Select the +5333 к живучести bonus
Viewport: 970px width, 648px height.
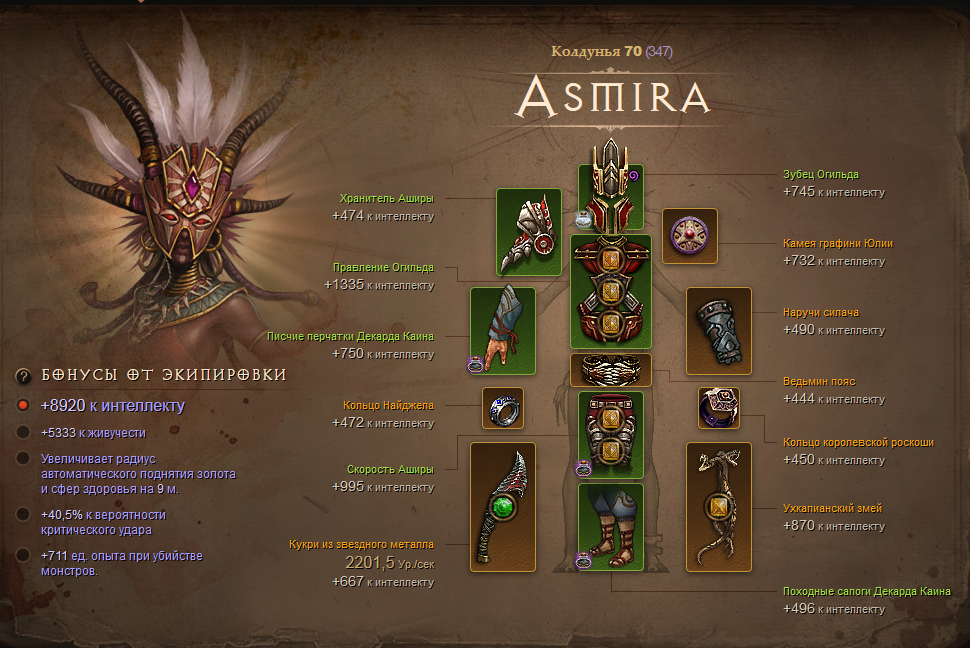pyautogui.click(x=95, y=433)
